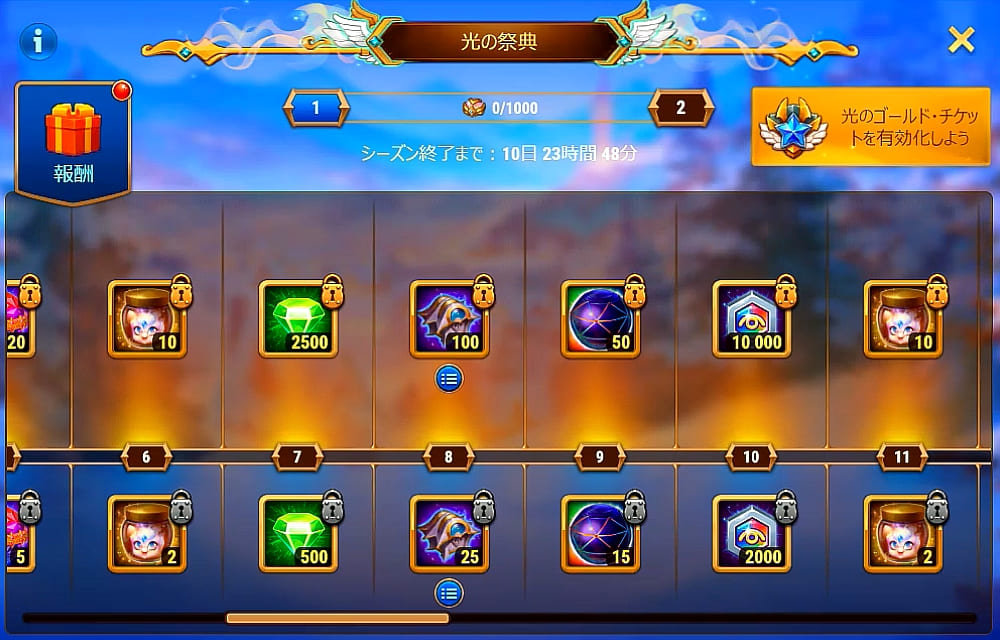
Task: Close the 光の祭典 event window
Action: [x=961, y=40]
